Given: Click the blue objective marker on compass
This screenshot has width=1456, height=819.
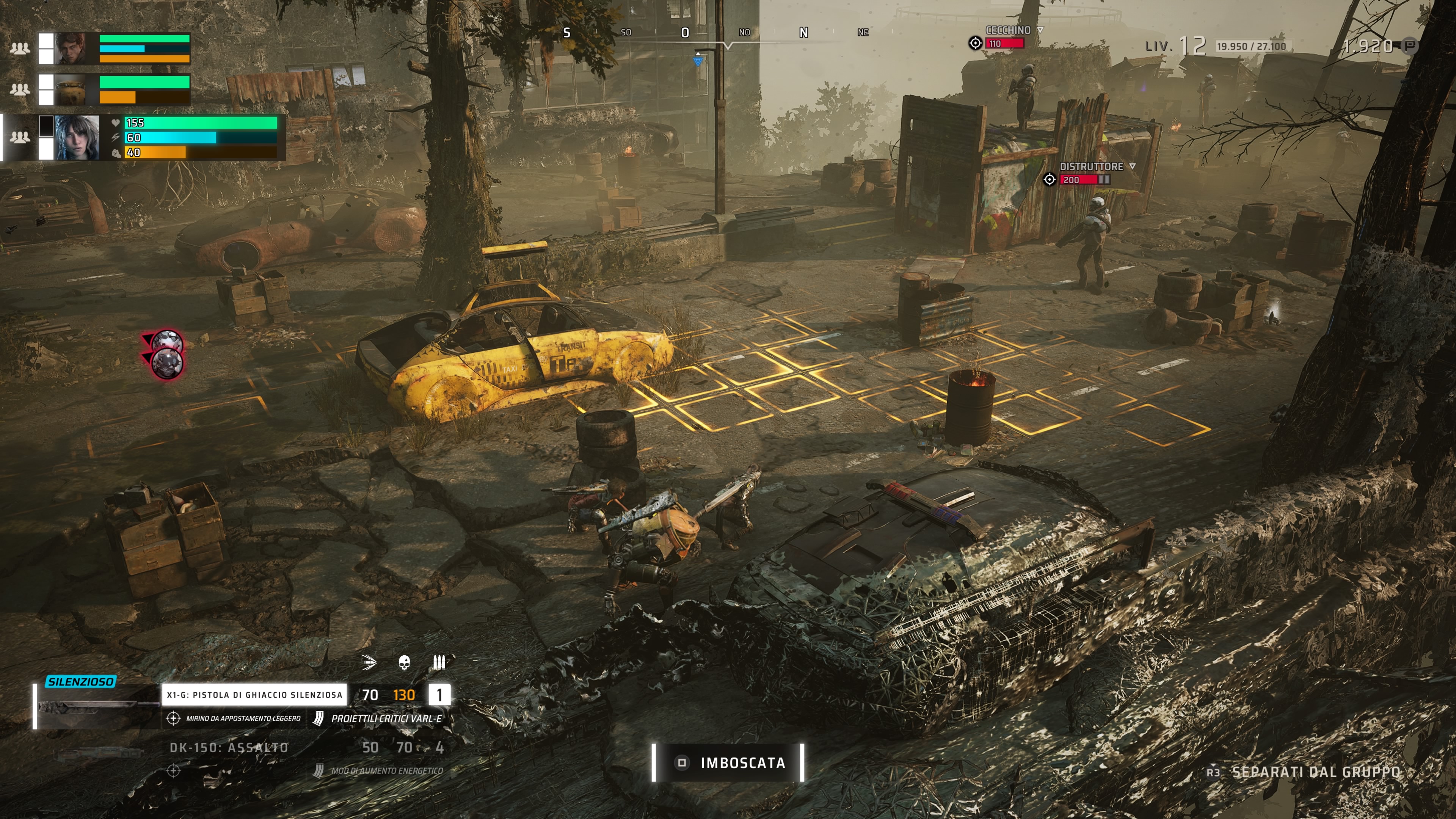Looking at the screenshot, I should (698, 61).
